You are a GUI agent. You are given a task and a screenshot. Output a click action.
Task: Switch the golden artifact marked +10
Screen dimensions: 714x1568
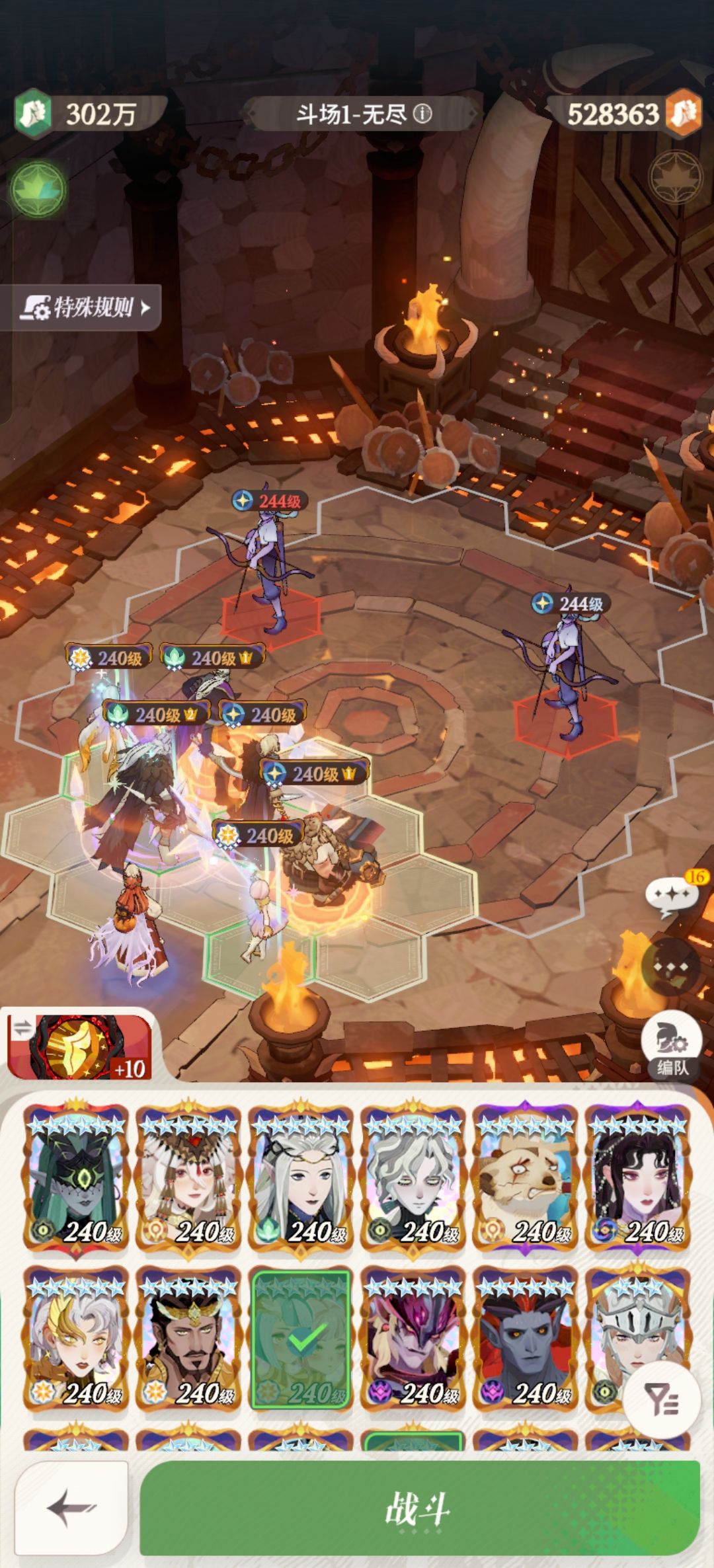79,1048
